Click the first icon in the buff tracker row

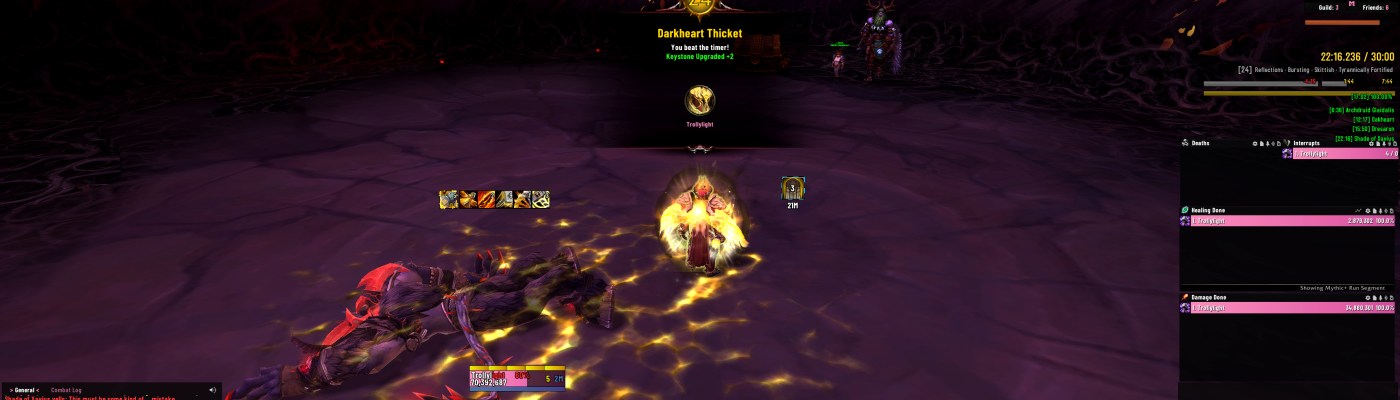point(448,199)
